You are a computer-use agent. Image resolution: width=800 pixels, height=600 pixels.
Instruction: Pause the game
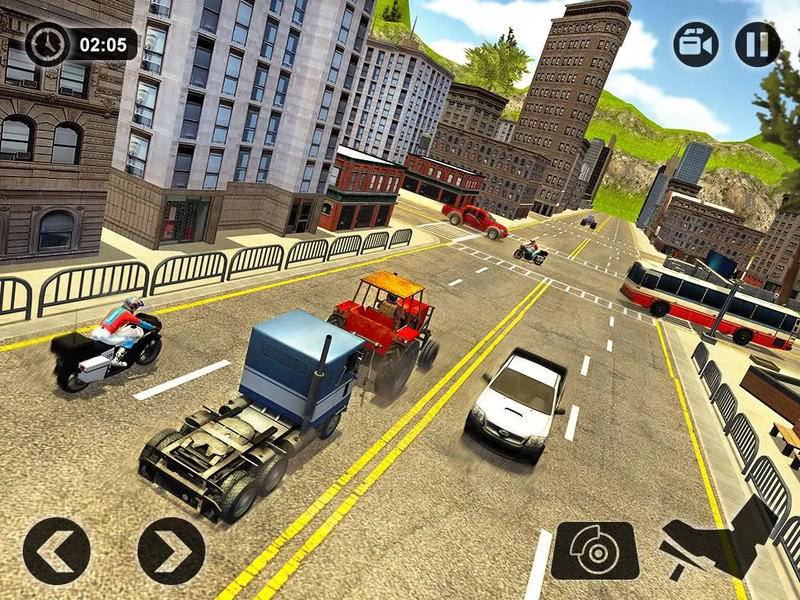pyautogui.click(x=757, y=44)
